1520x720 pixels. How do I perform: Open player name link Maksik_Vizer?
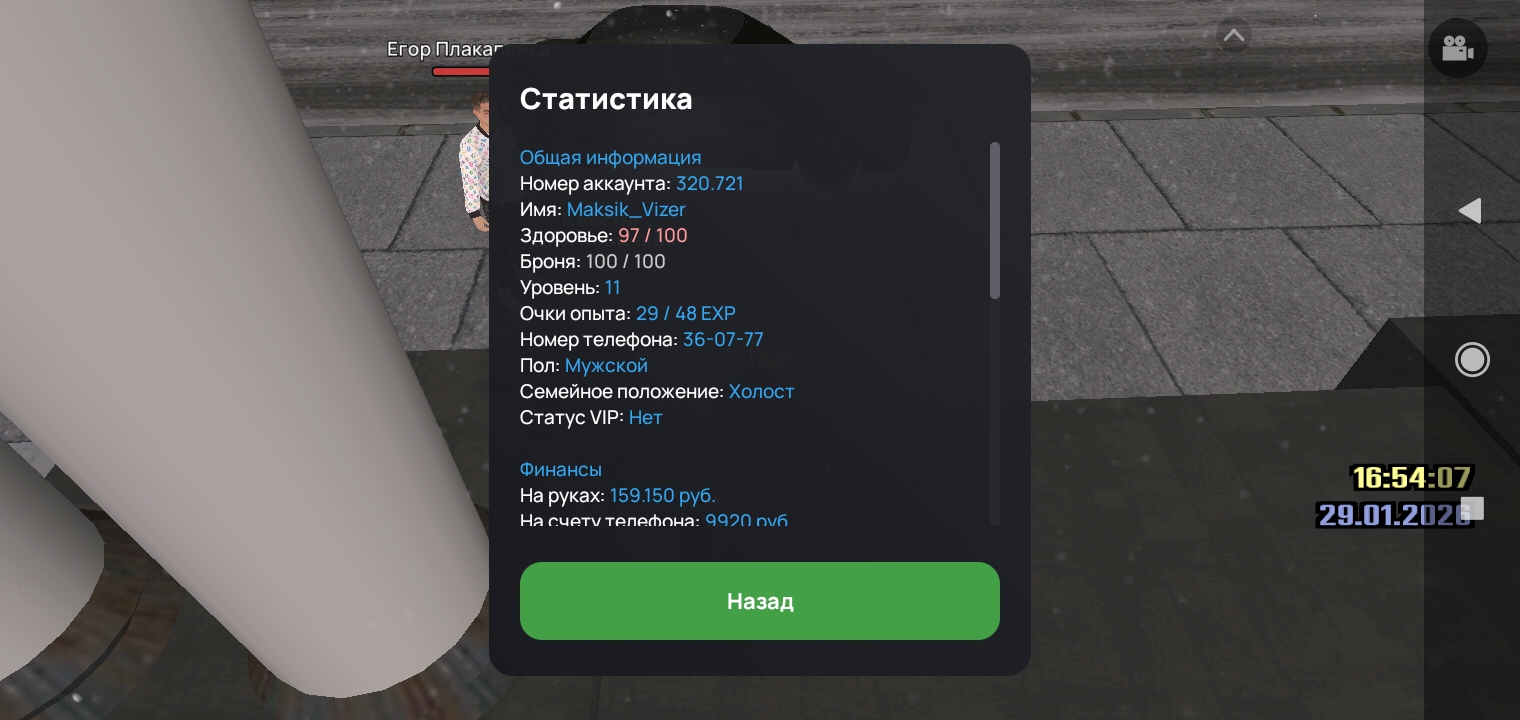pyautogui.click(x=626, y=209)
